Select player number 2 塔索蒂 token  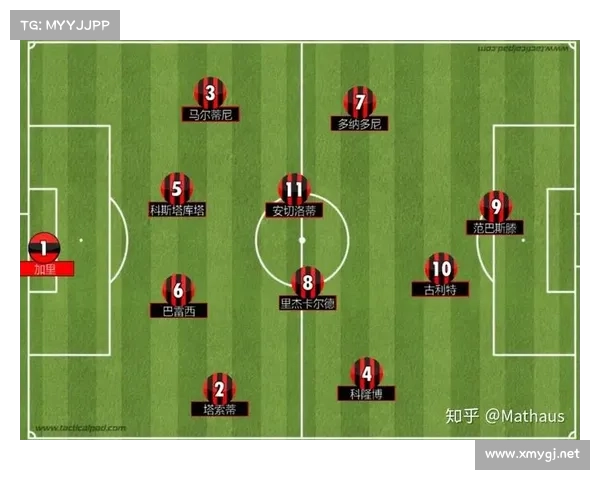219,388
